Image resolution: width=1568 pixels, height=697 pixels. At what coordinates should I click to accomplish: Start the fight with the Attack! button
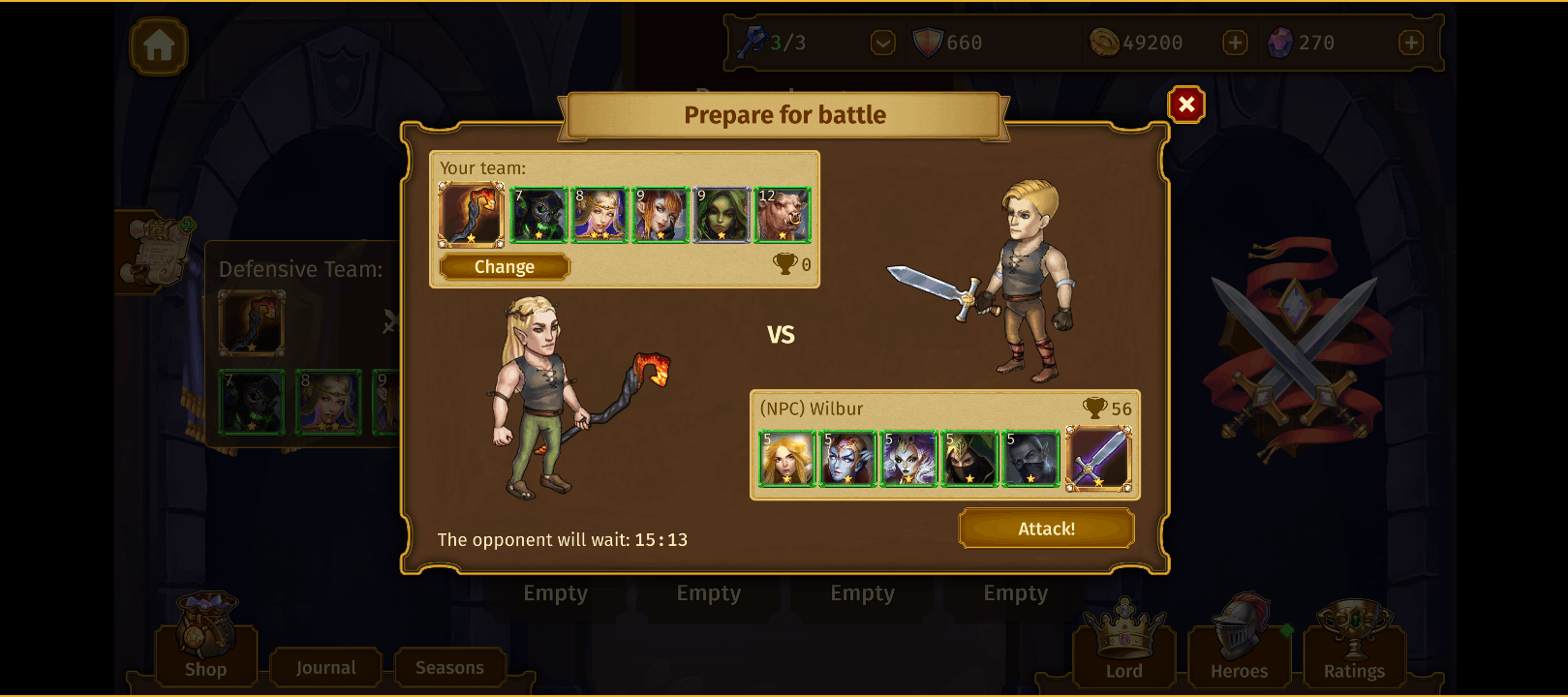[1046, 529]
